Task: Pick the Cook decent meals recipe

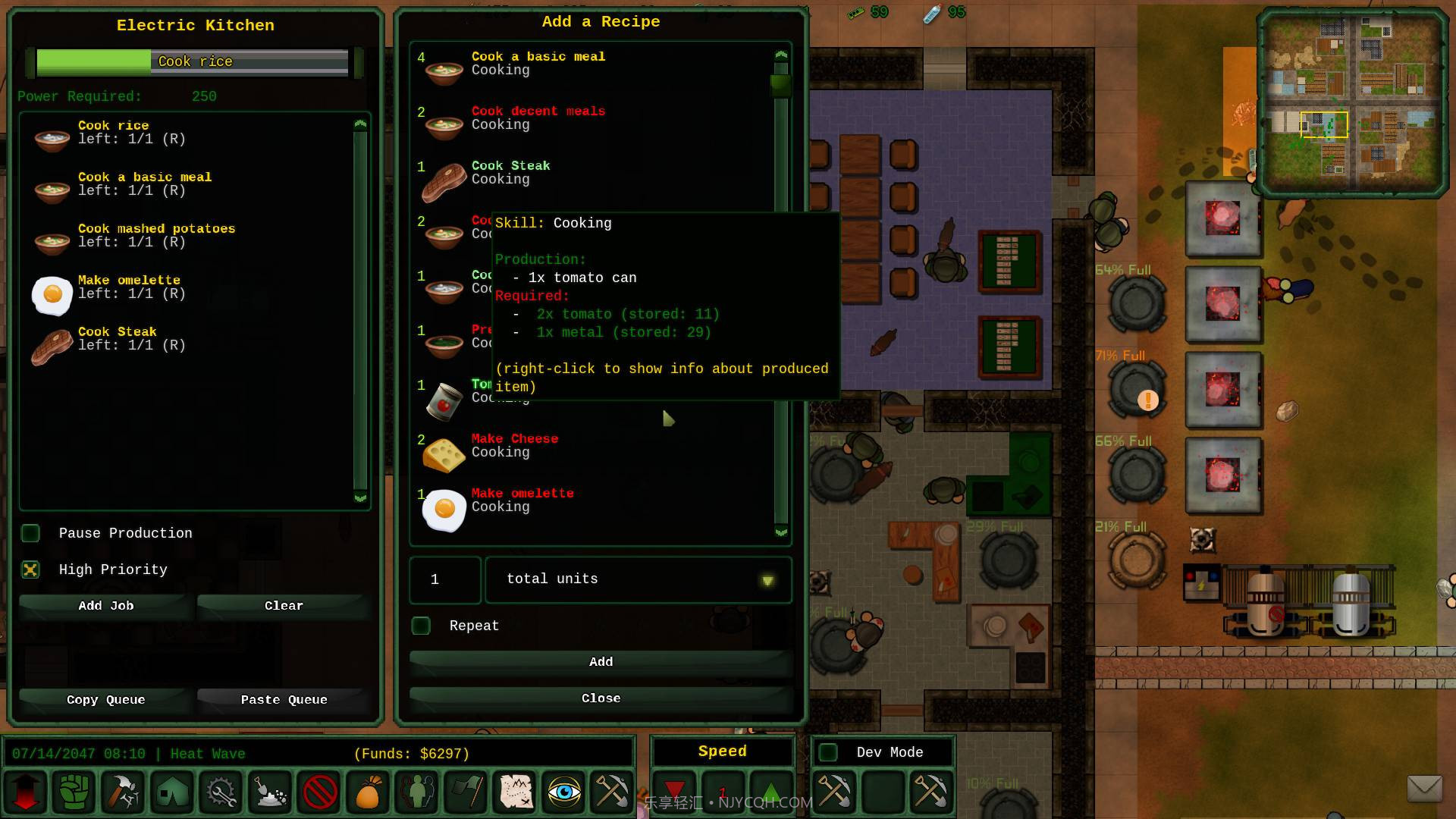Action: pos(538,118)
